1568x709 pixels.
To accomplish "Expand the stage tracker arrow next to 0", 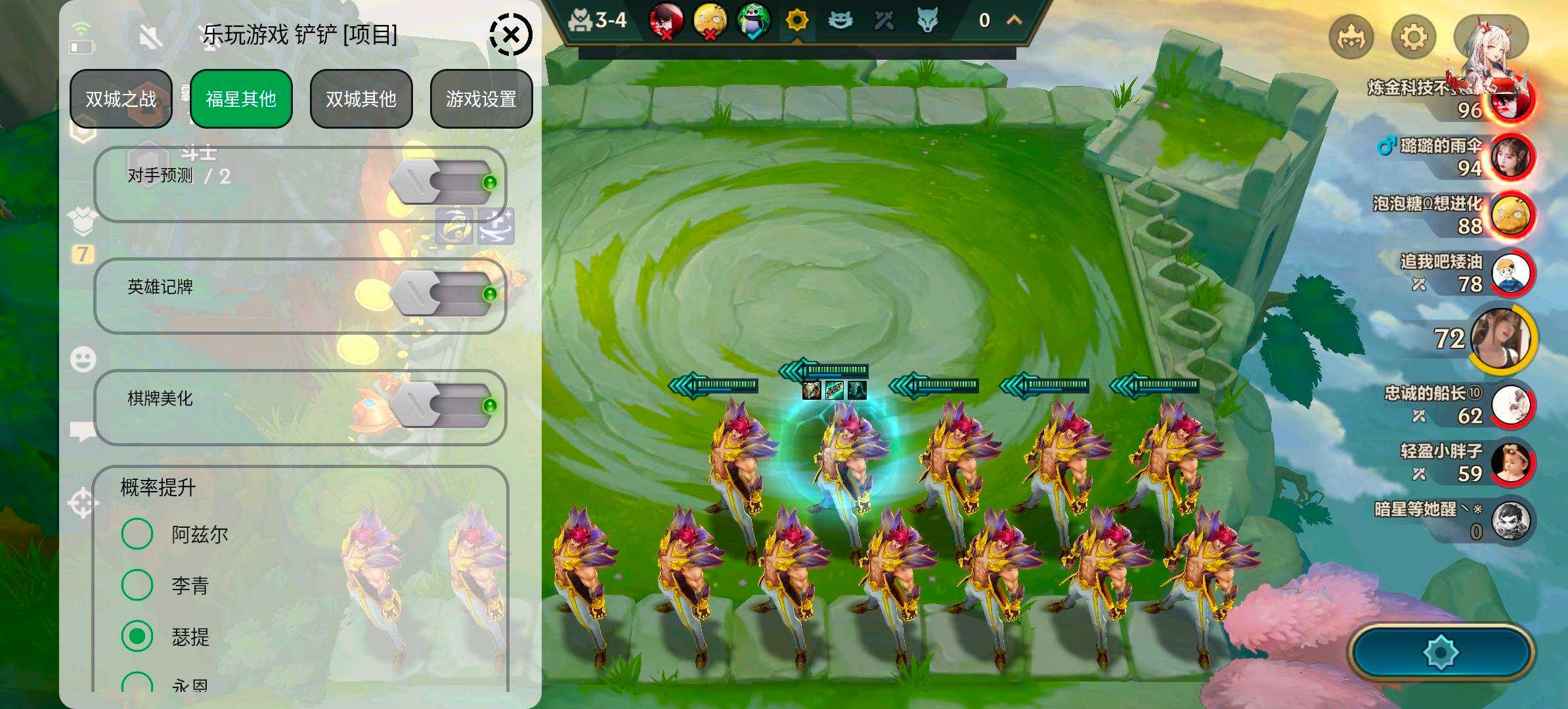I will coord(1014,20).
